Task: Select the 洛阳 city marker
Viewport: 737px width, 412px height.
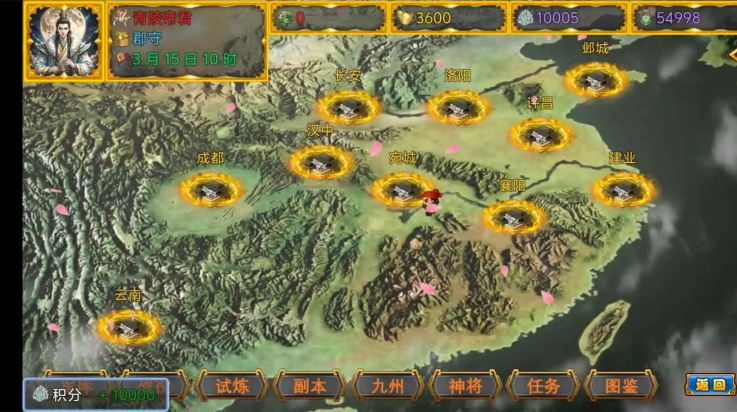Action: coord(458,106)
